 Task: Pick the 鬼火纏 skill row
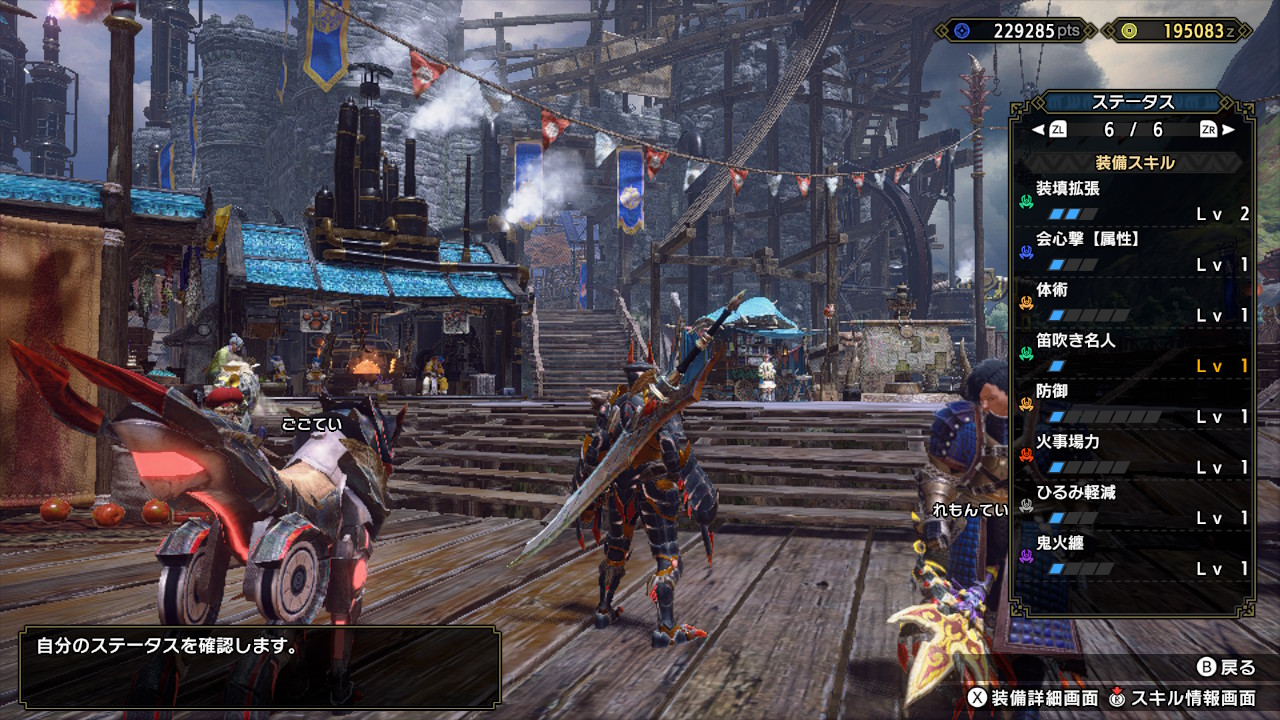[x=1134, y=556]
